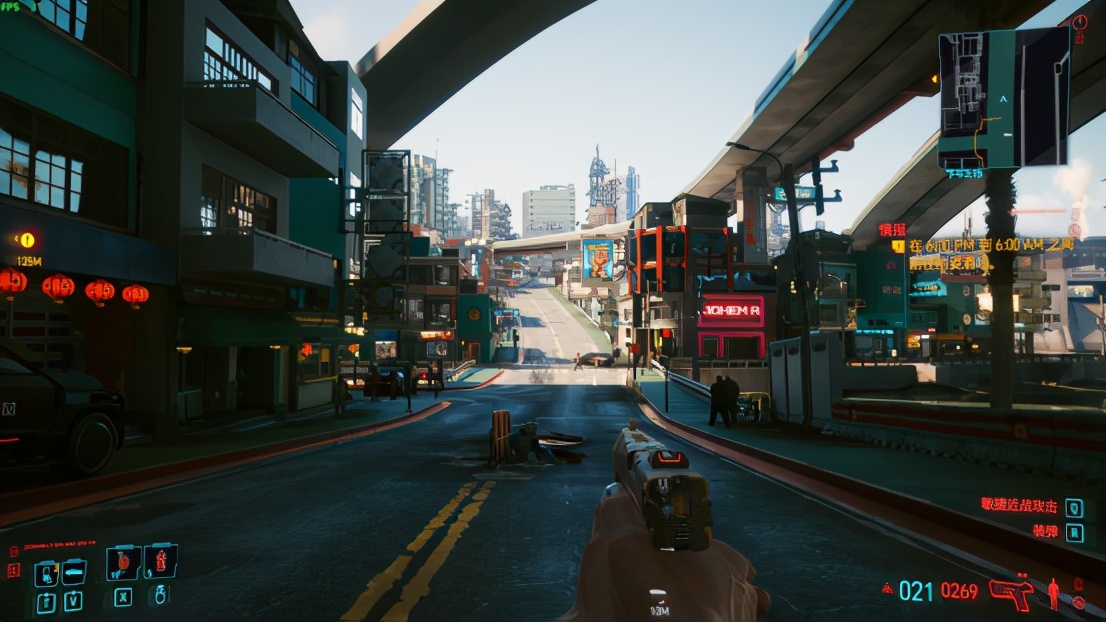Click the yellow exclamation quest marker

27,240
